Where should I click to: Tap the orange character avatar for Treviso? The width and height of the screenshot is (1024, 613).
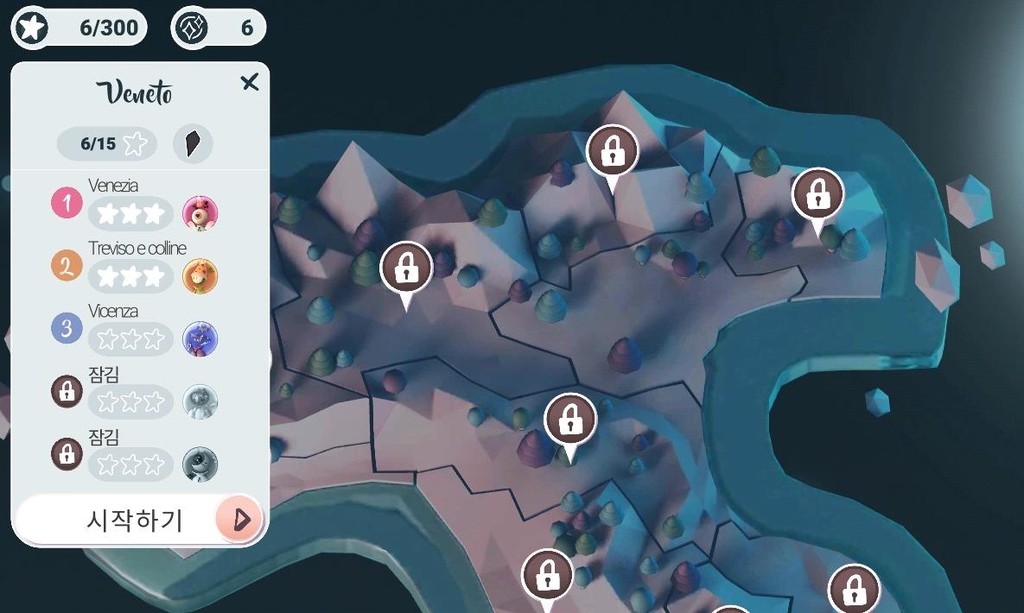(200, 276)
